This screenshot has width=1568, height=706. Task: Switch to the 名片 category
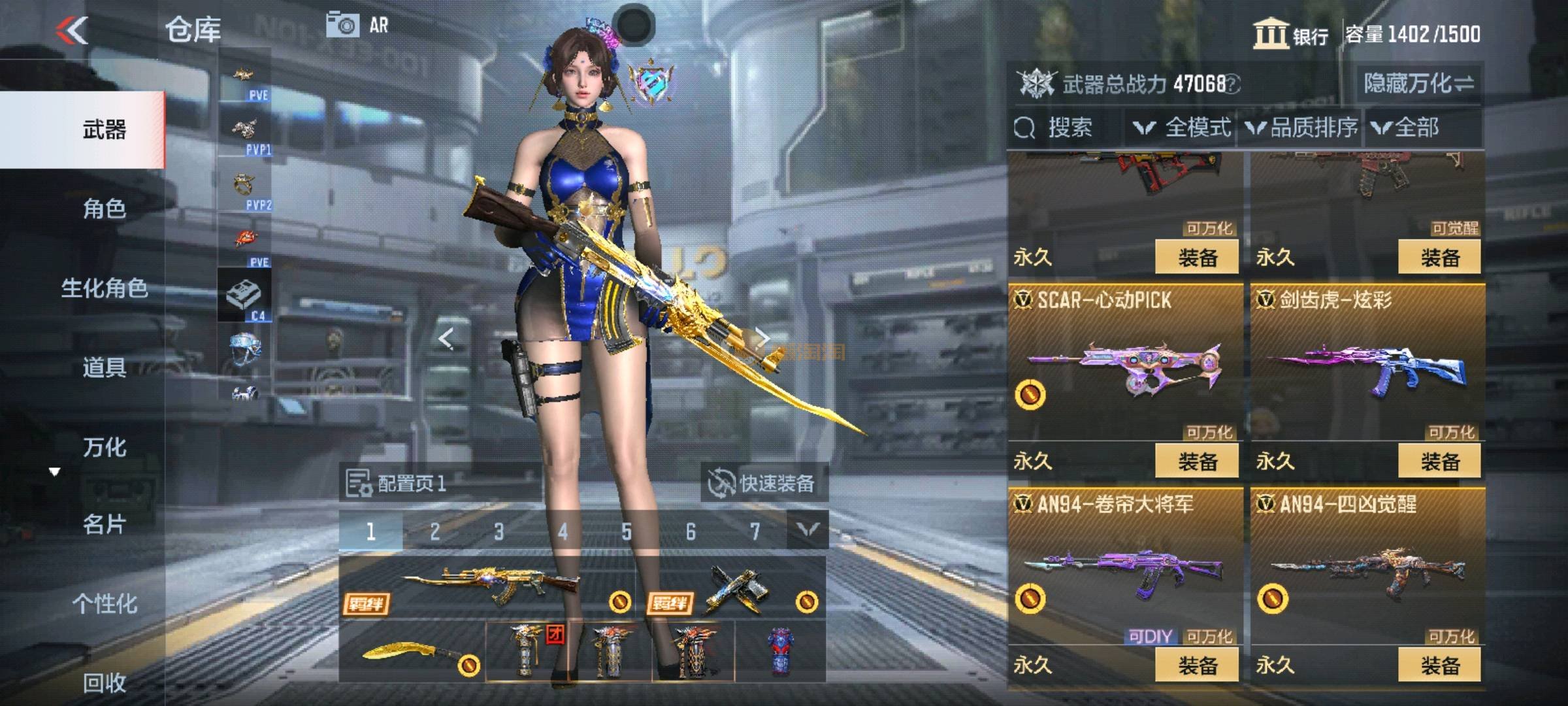tap(105, 524)
